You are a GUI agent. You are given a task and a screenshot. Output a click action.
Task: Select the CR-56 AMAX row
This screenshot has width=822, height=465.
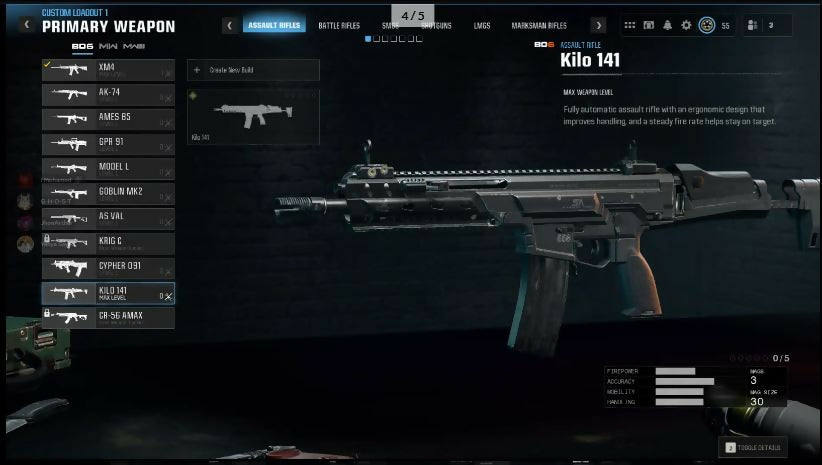click(108, 317)
